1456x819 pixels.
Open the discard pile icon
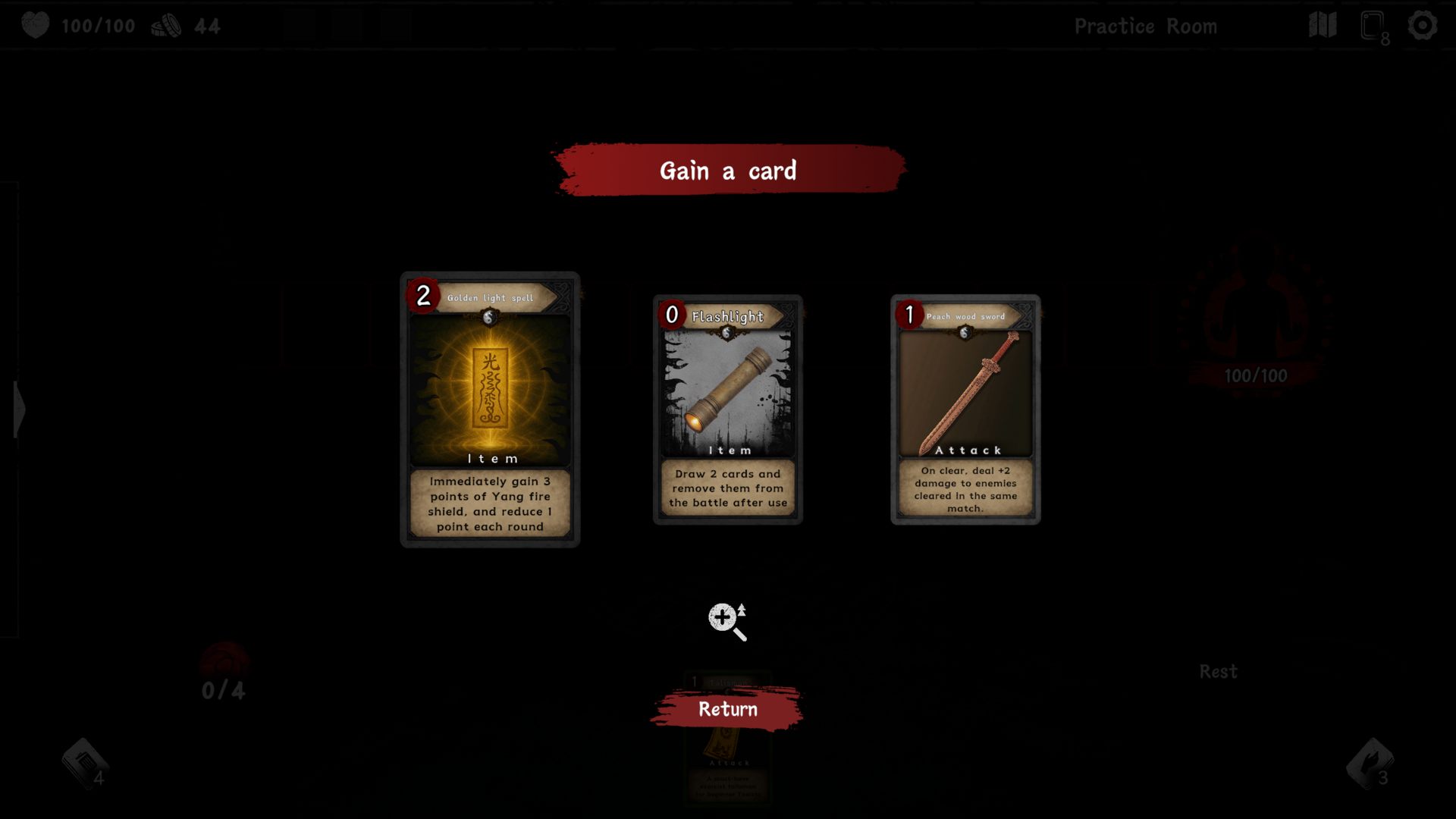coord(1370,764)
